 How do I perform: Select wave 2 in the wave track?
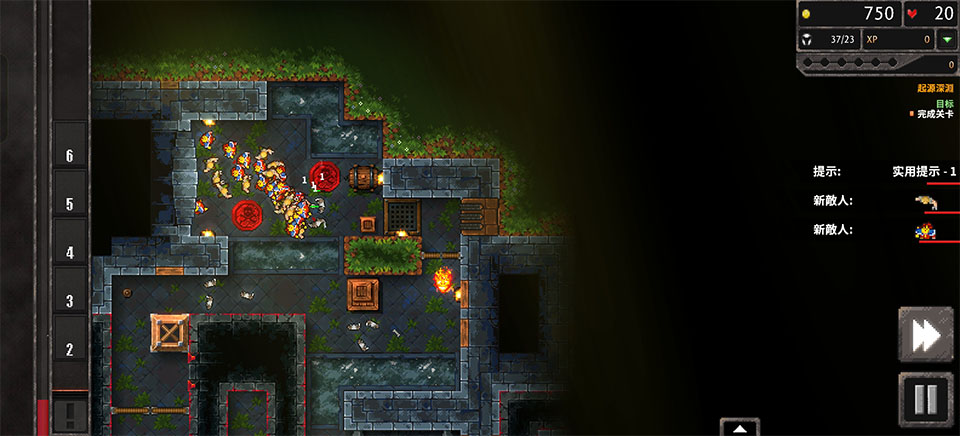point(70,350)
